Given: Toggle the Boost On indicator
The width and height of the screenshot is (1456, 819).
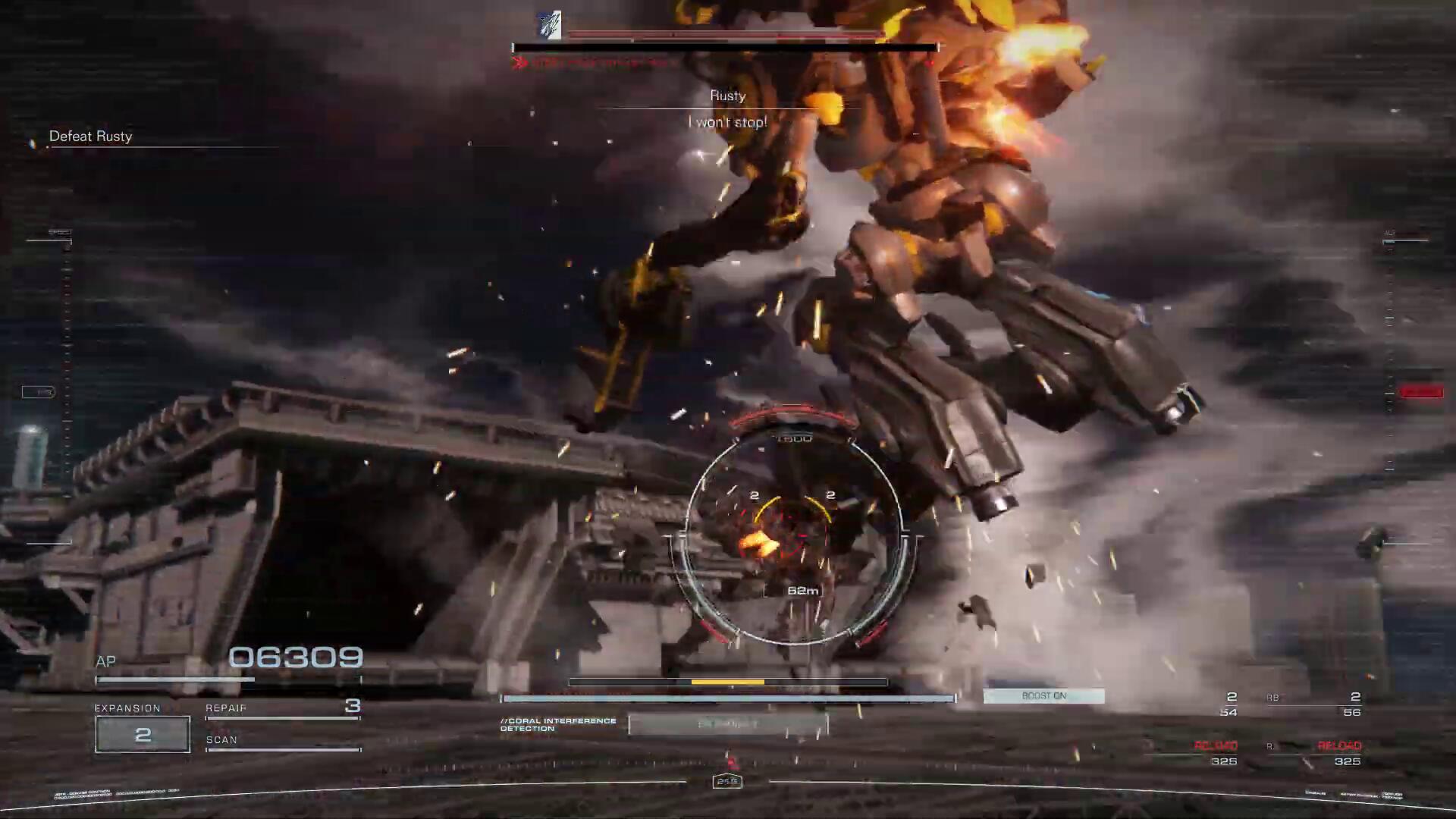Looking at the screenshot, I should click(x=1043, y=696).
